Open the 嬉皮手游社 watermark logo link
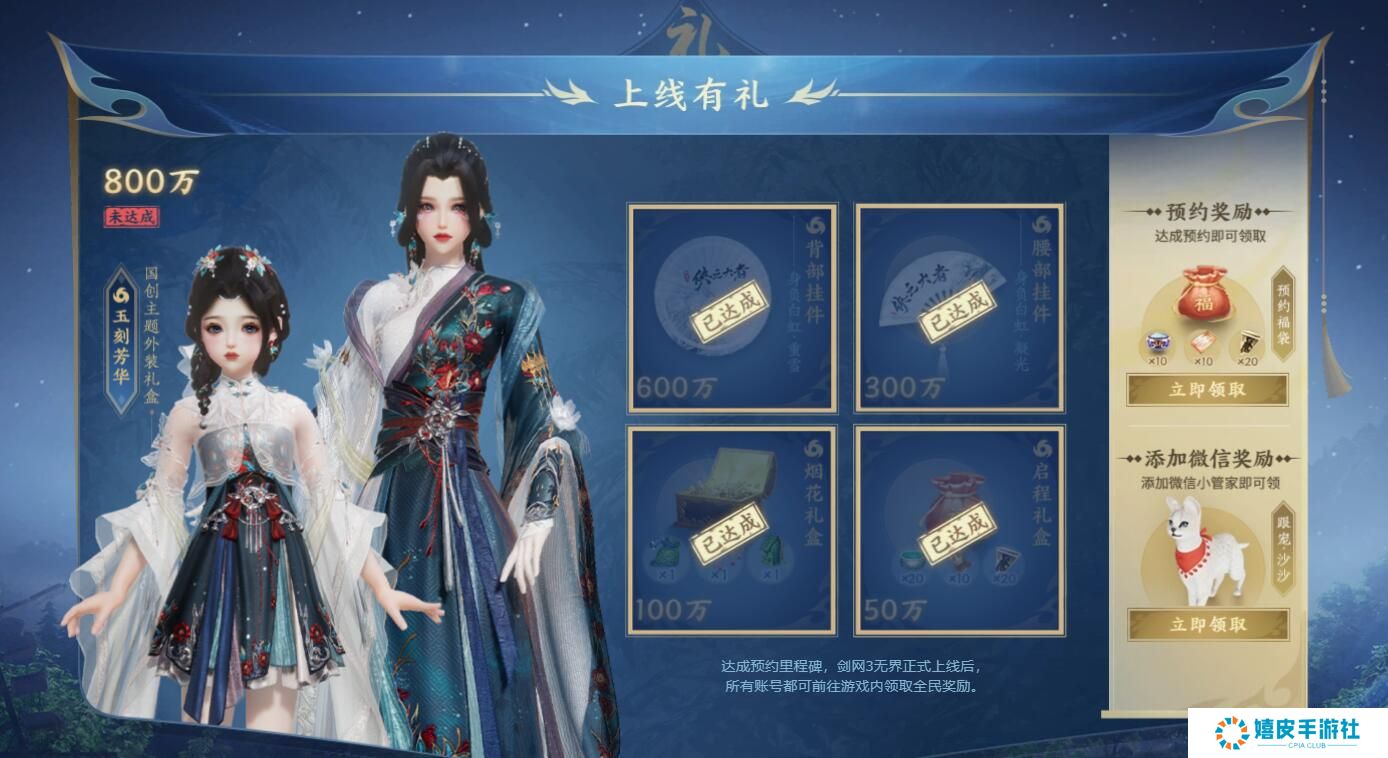This screenshot has width=1388, height=758. click(x=1287, y=732)
